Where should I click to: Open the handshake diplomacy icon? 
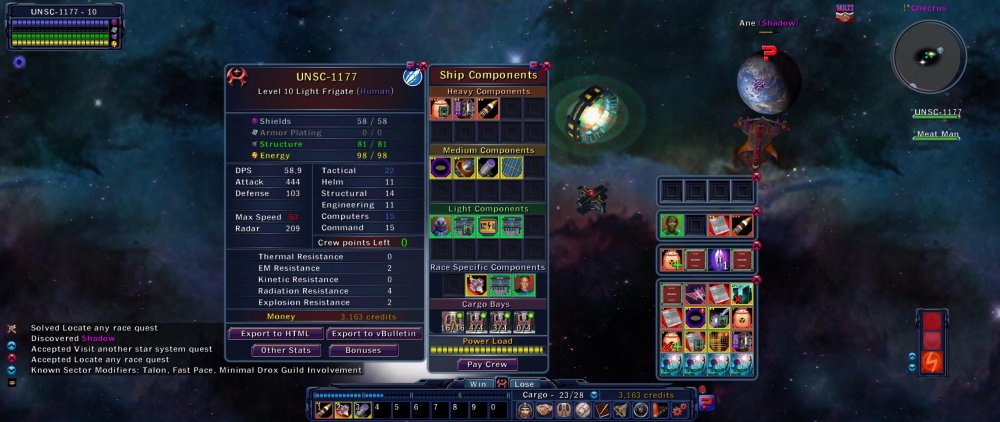tap(544, 409)
